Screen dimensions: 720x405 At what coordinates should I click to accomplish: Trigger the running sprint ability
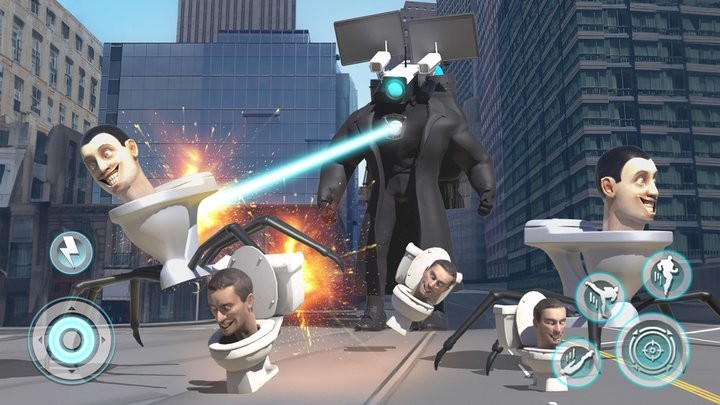665,274
